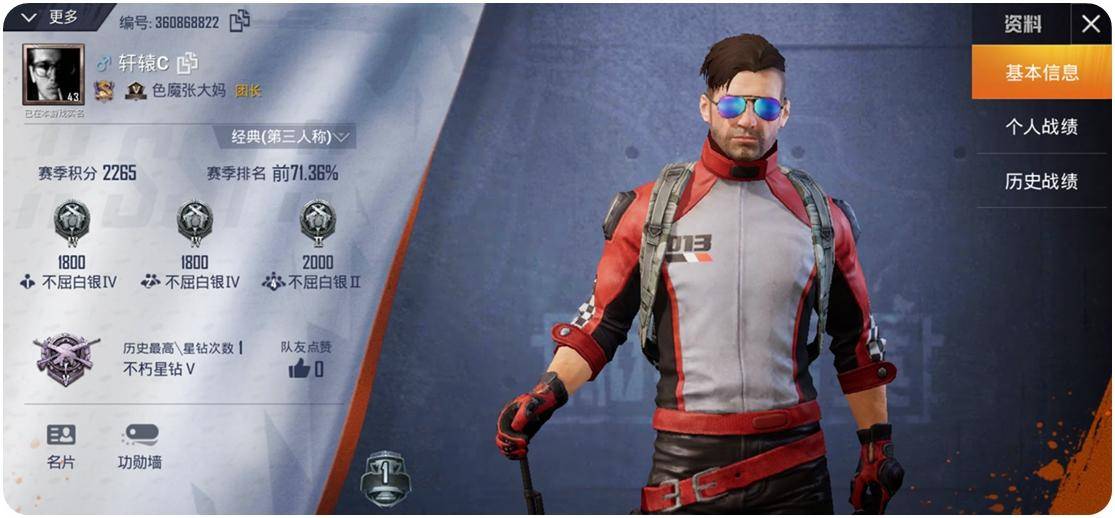Select the 不屈白银 II rank badge

coord(317,221)
